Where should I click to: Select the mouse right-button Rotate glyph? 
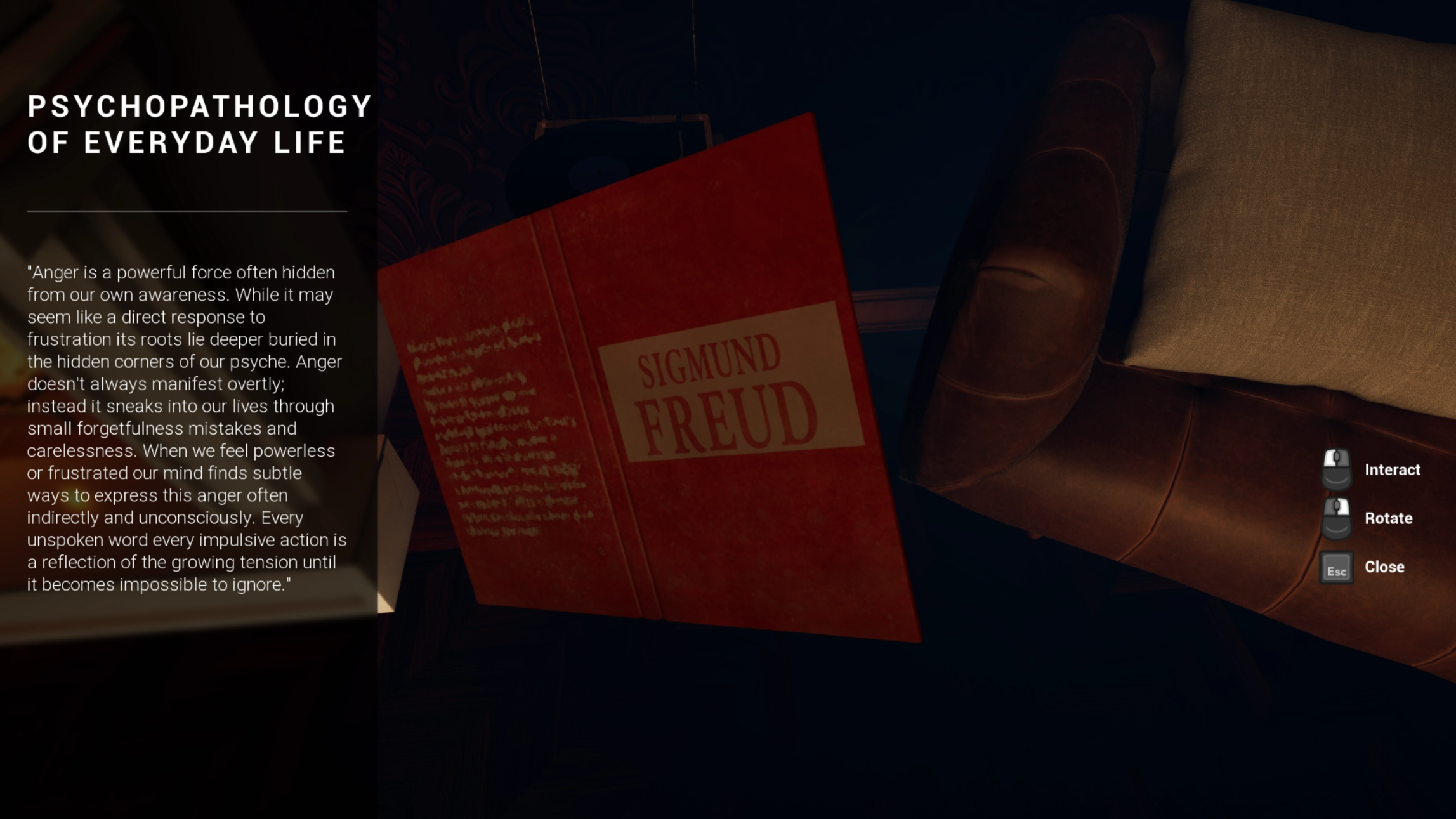(x=1336, y=518)
